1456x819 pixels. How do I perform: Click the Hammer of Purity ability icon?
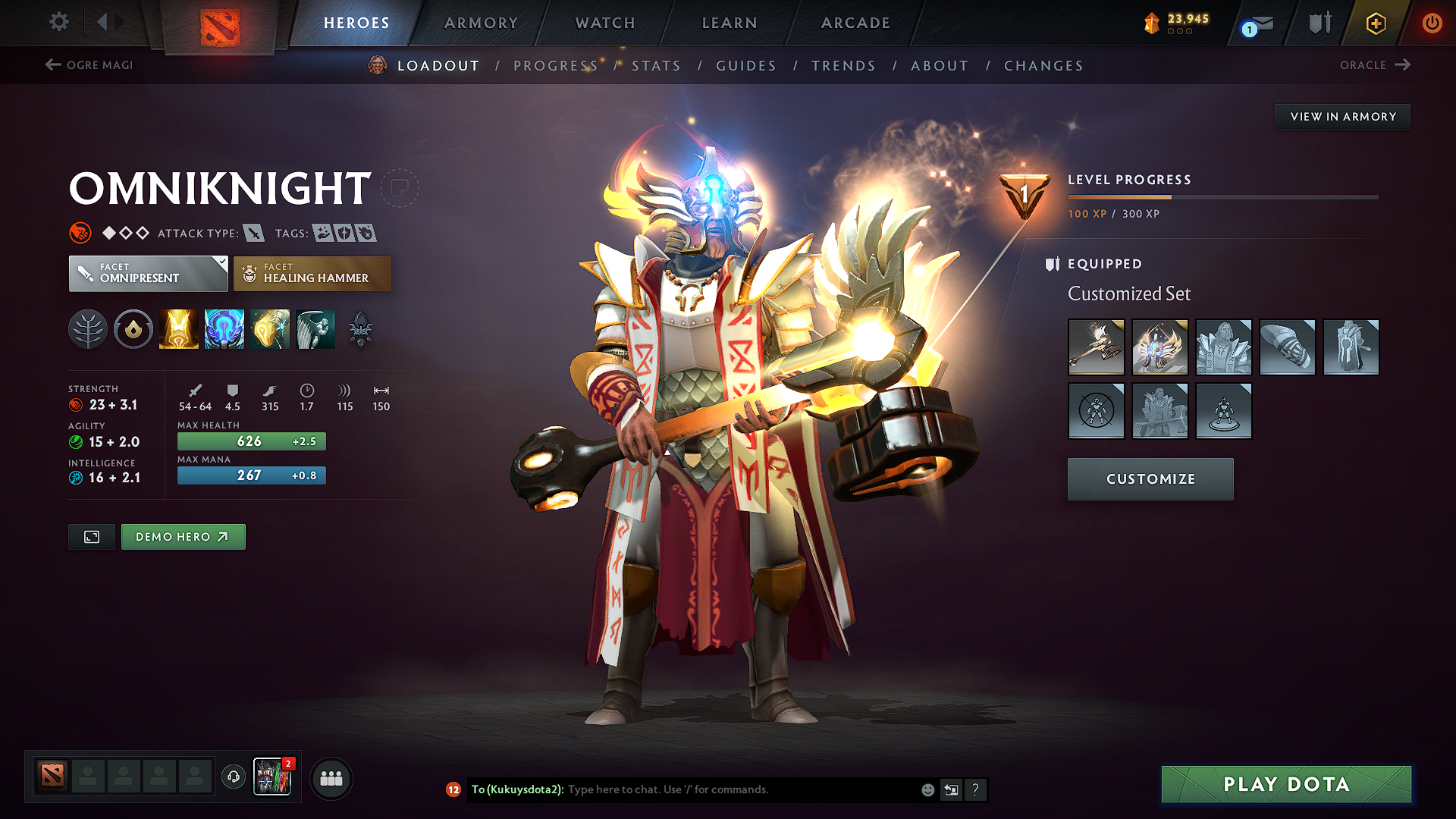(270, 328)
